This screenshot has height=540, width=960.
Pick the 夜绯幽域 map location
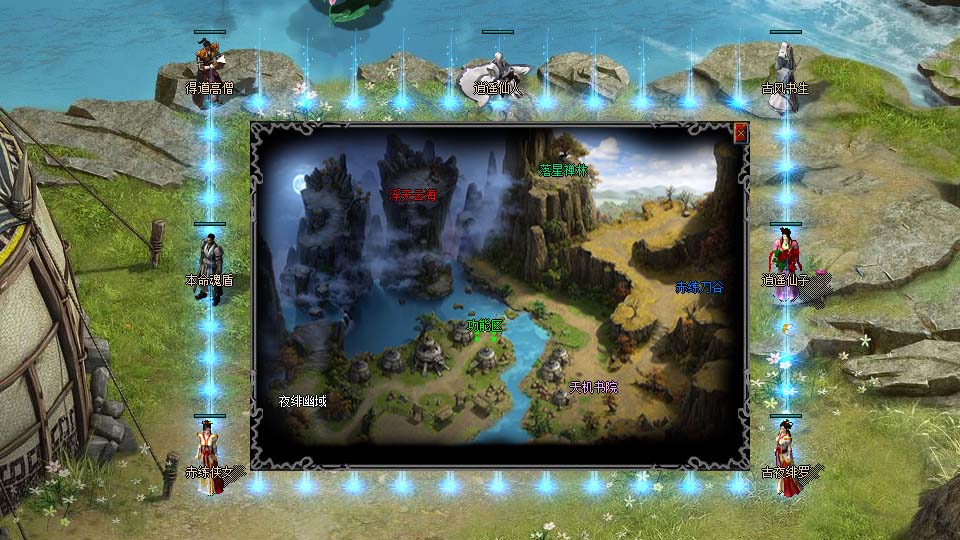point(303,402)
